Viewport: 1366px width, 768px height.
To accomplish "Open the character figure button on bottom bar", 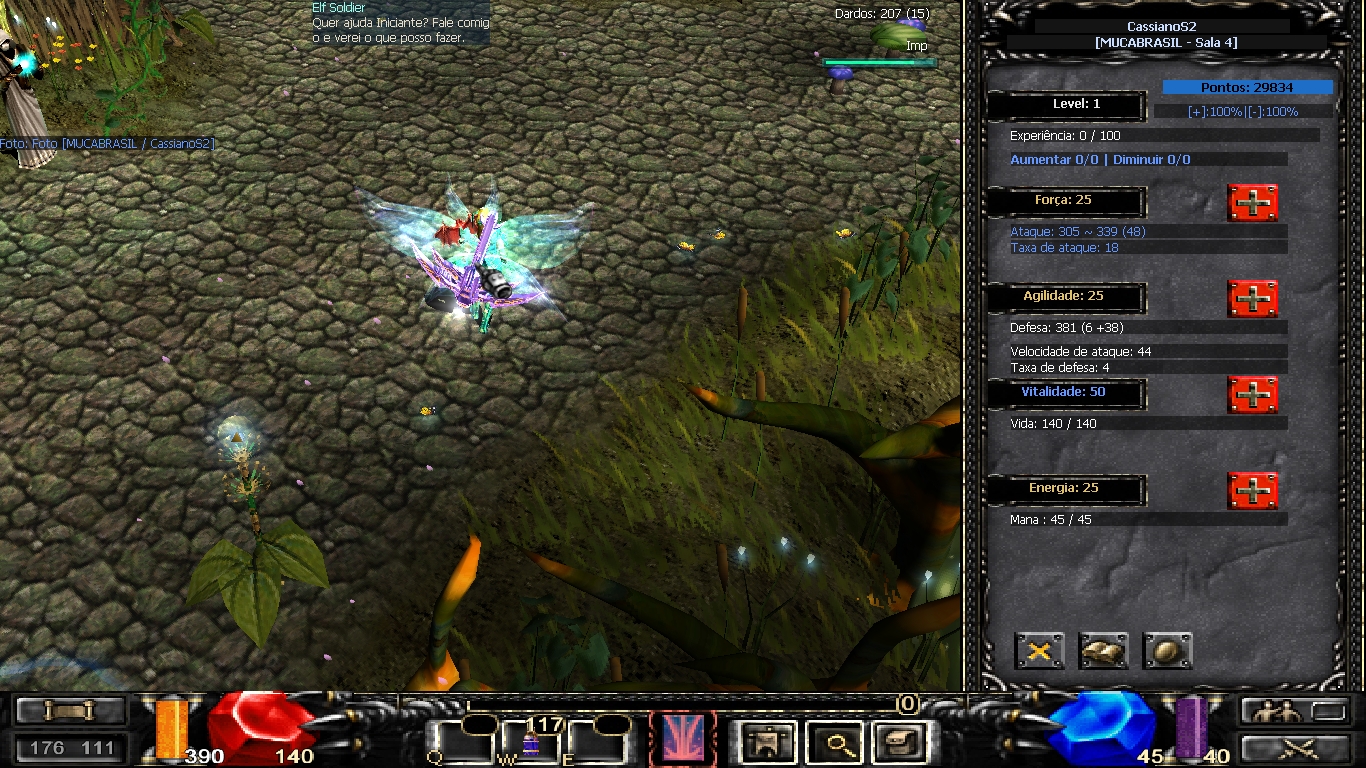I will point(769,742).
